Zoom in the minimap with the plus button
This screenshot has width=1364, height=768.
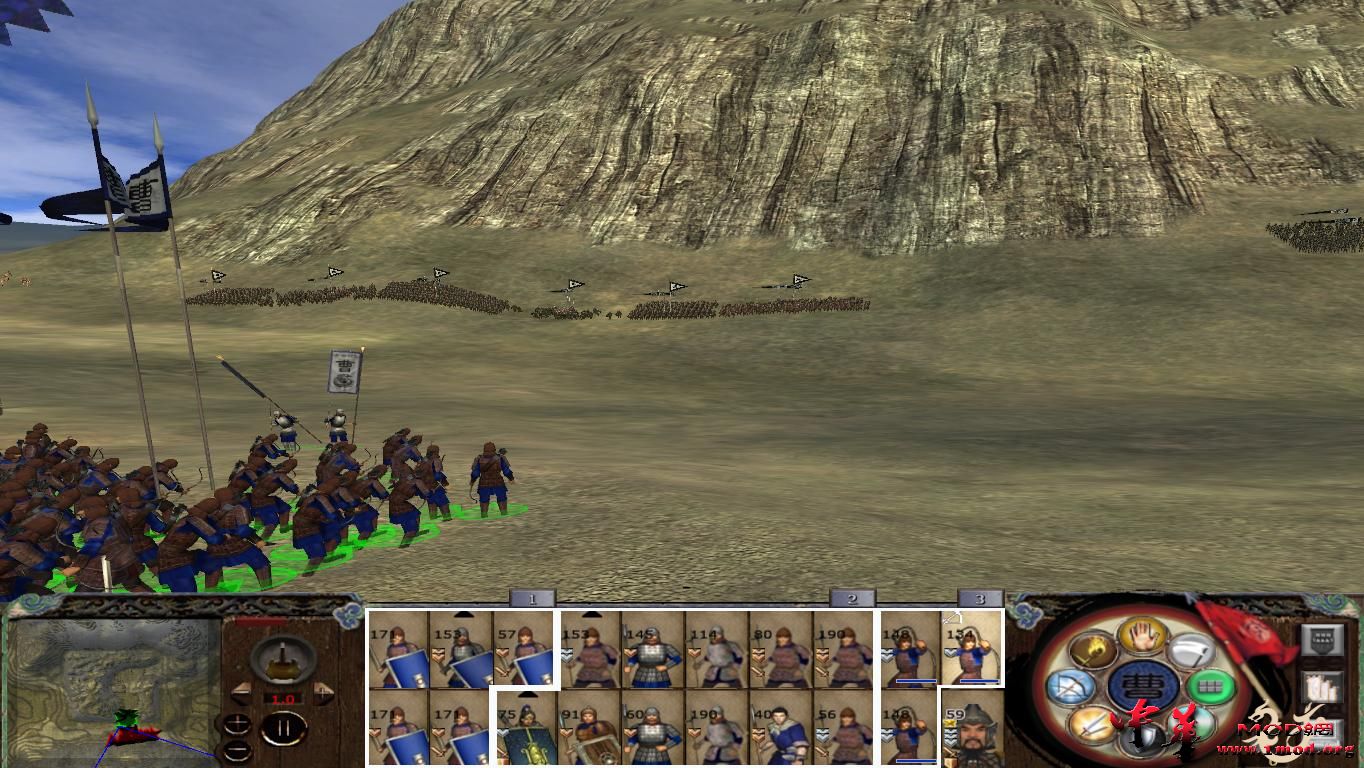click(x=237, y=722)
